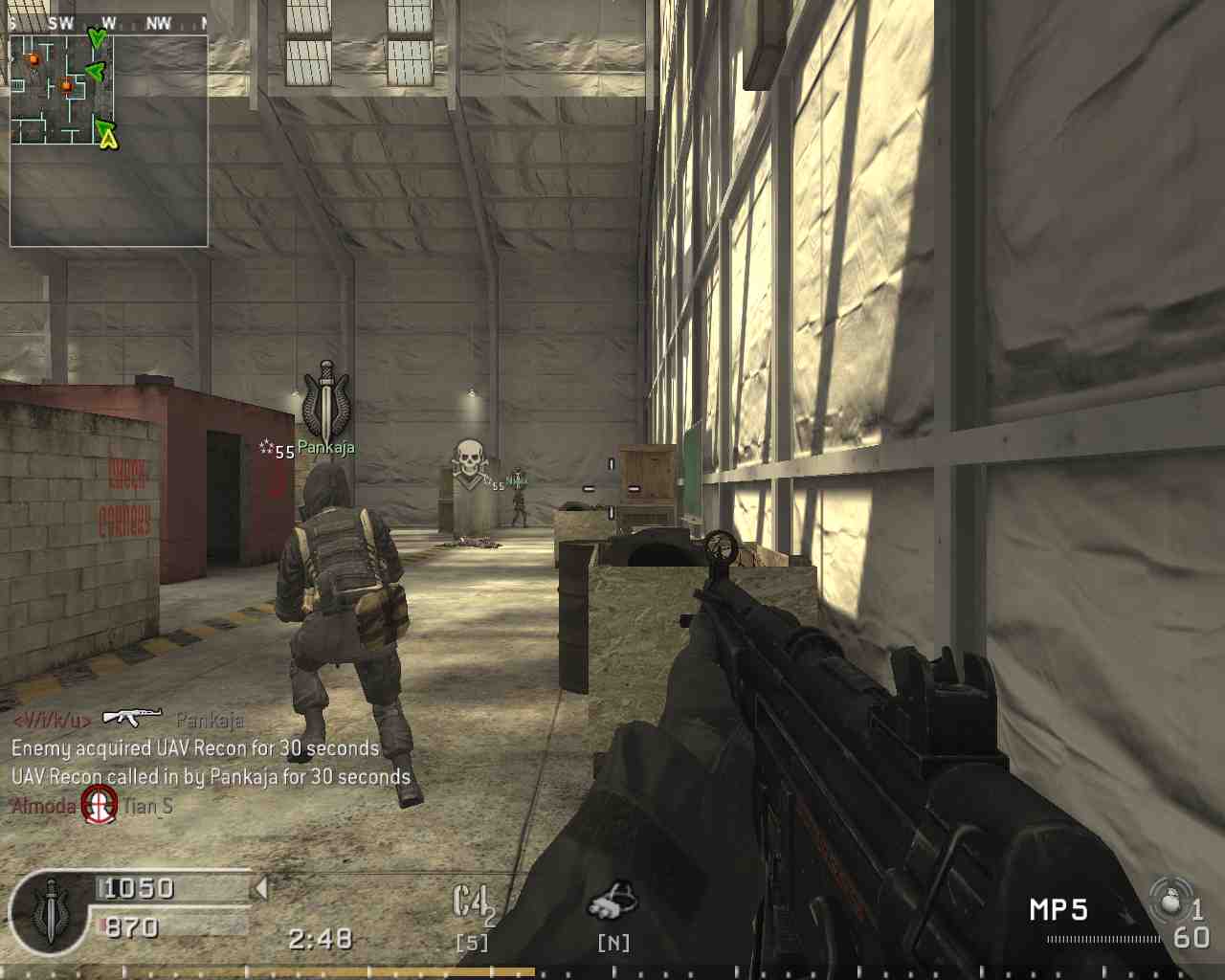Select the C4 explosive icon
Image resolution: width=1225 pixels, height=980 pixels.
click(472, 904)
